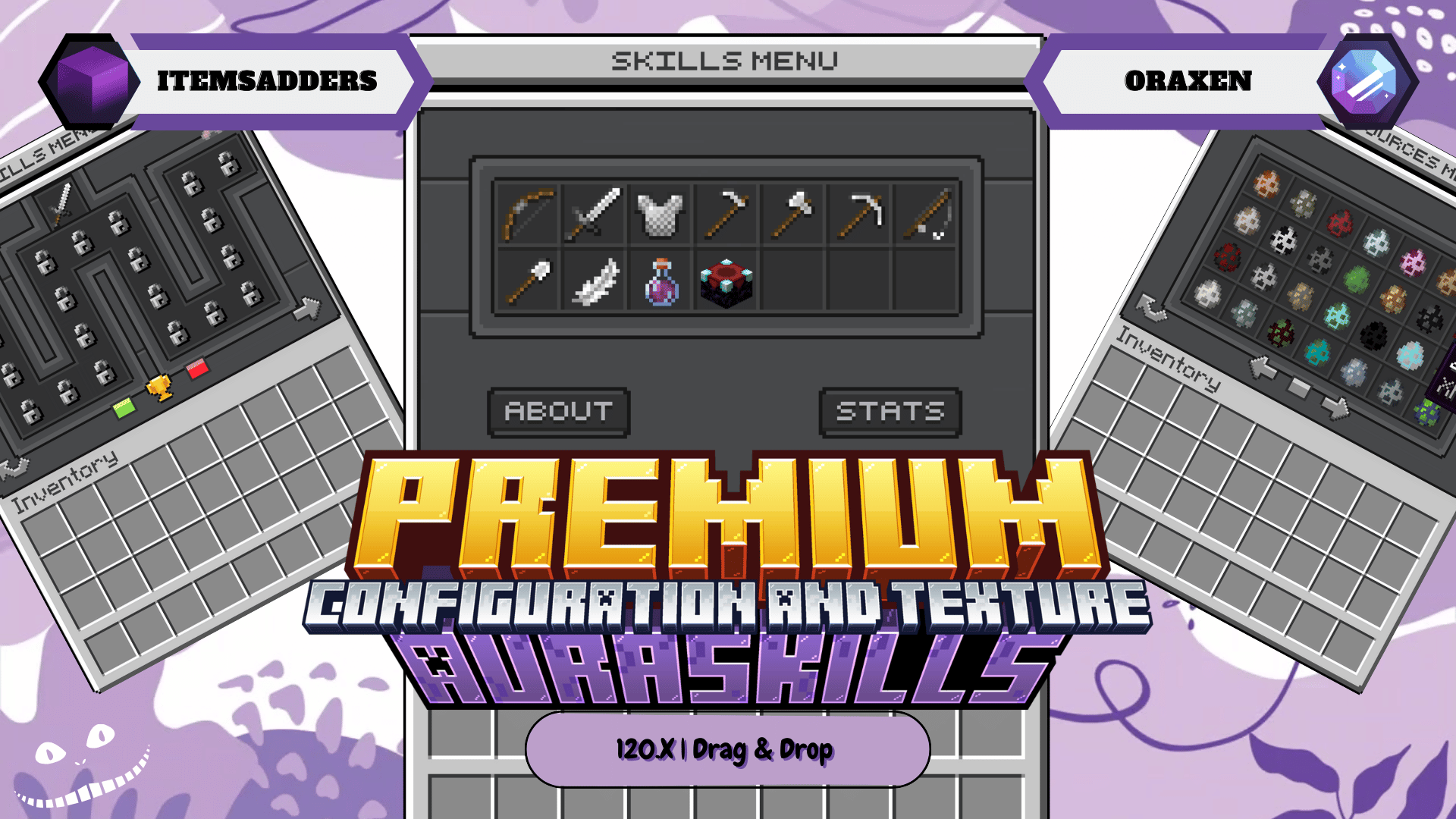Click the right-pointing navigation arrow on the skill tree
This screenshot has height=819, width=1456.
coord(306,308)
